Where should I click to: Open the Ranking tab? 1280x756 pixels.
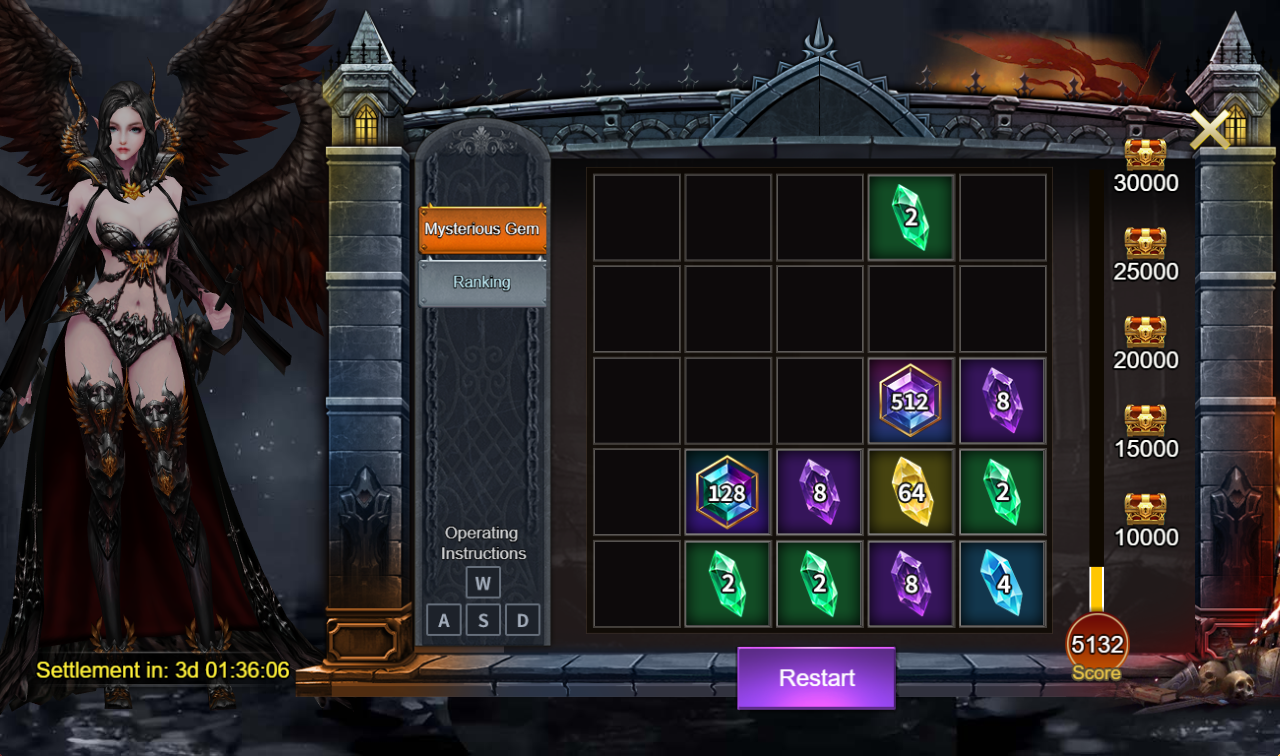pyautogui.click(x=483, y=282)
